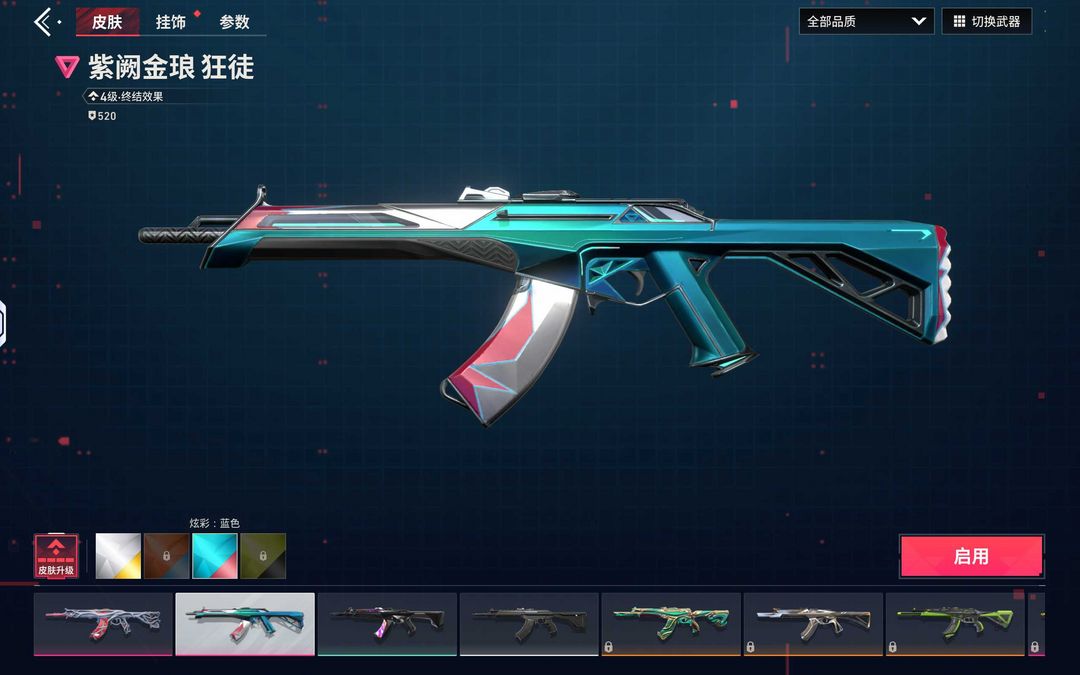Select the white vine-wrapped red rifle thumbnail
The height and width of the screenshot is (675, 1080).
[x=103, y=624]
